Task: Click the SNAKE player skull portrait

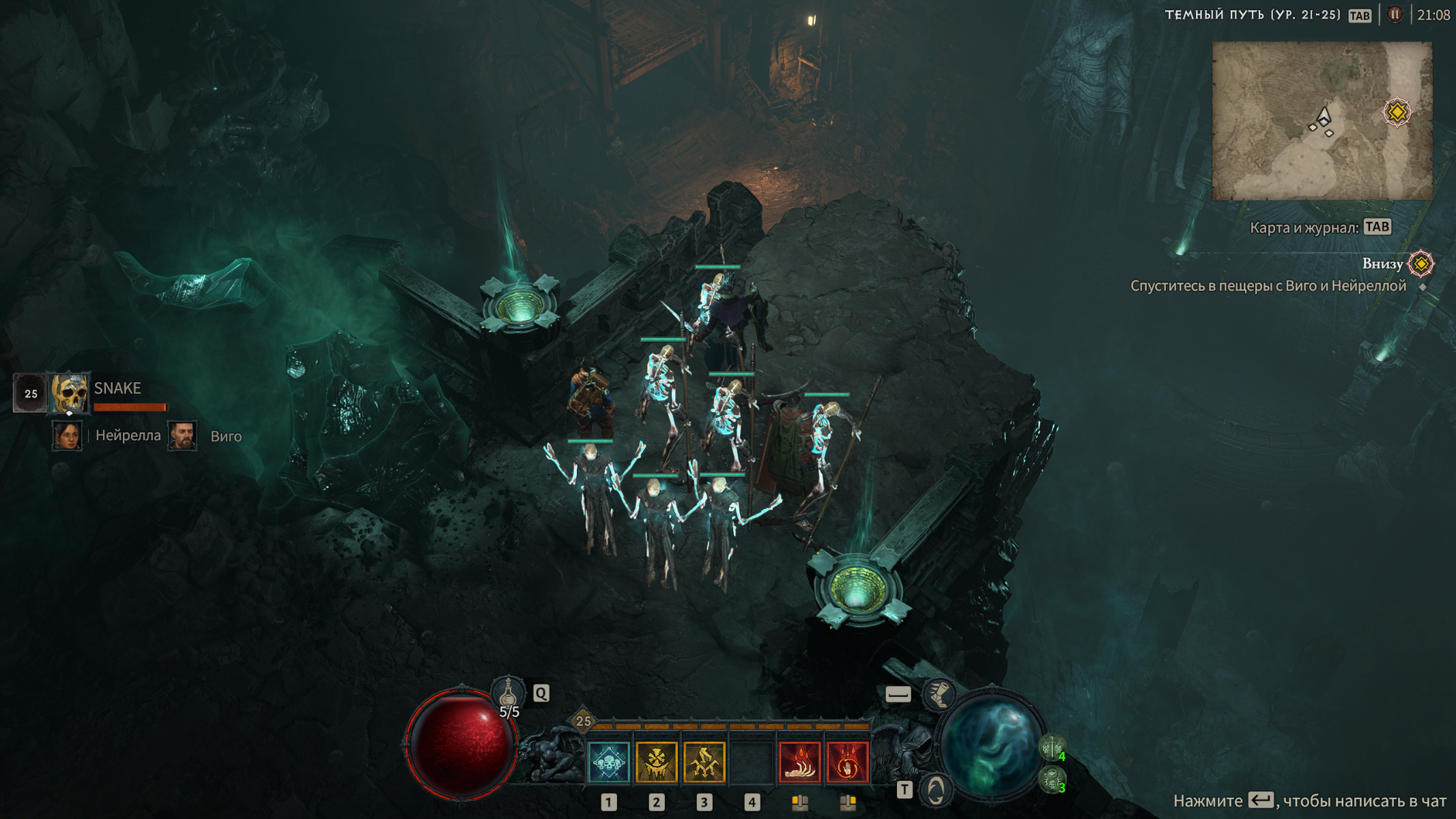Action: [x=70, y=393]
